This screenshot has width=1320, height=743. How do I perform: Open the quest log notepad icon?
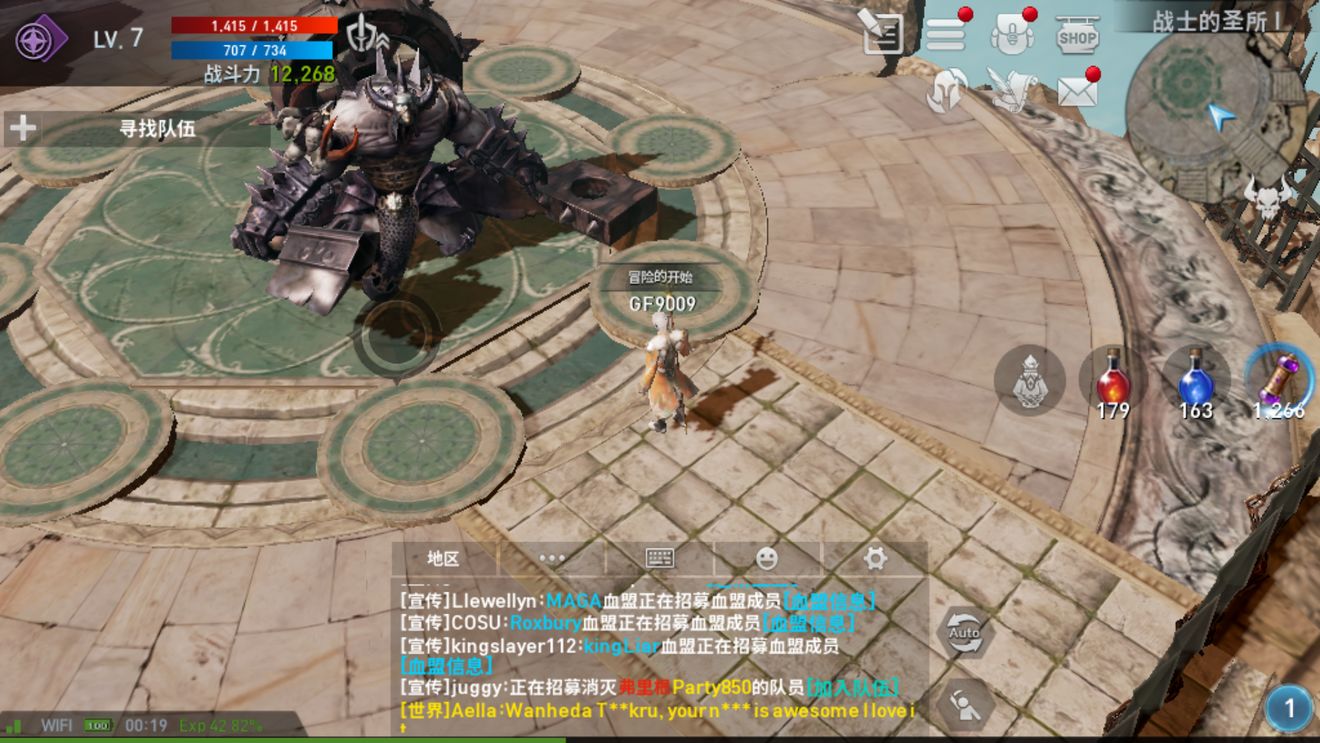tap(882, 33)
